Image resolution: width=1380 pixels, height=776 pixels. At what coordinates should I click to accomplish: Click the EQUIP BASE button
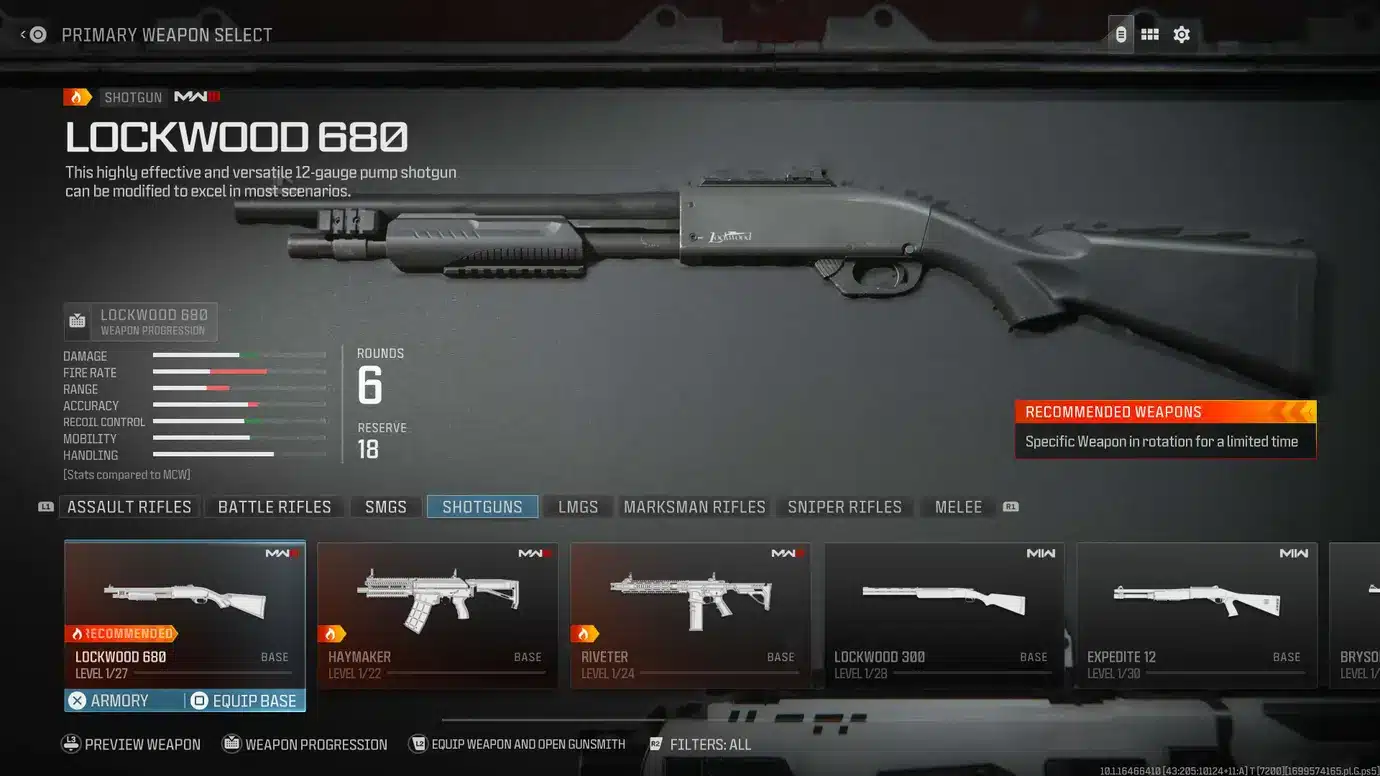(x=247, y=700)
